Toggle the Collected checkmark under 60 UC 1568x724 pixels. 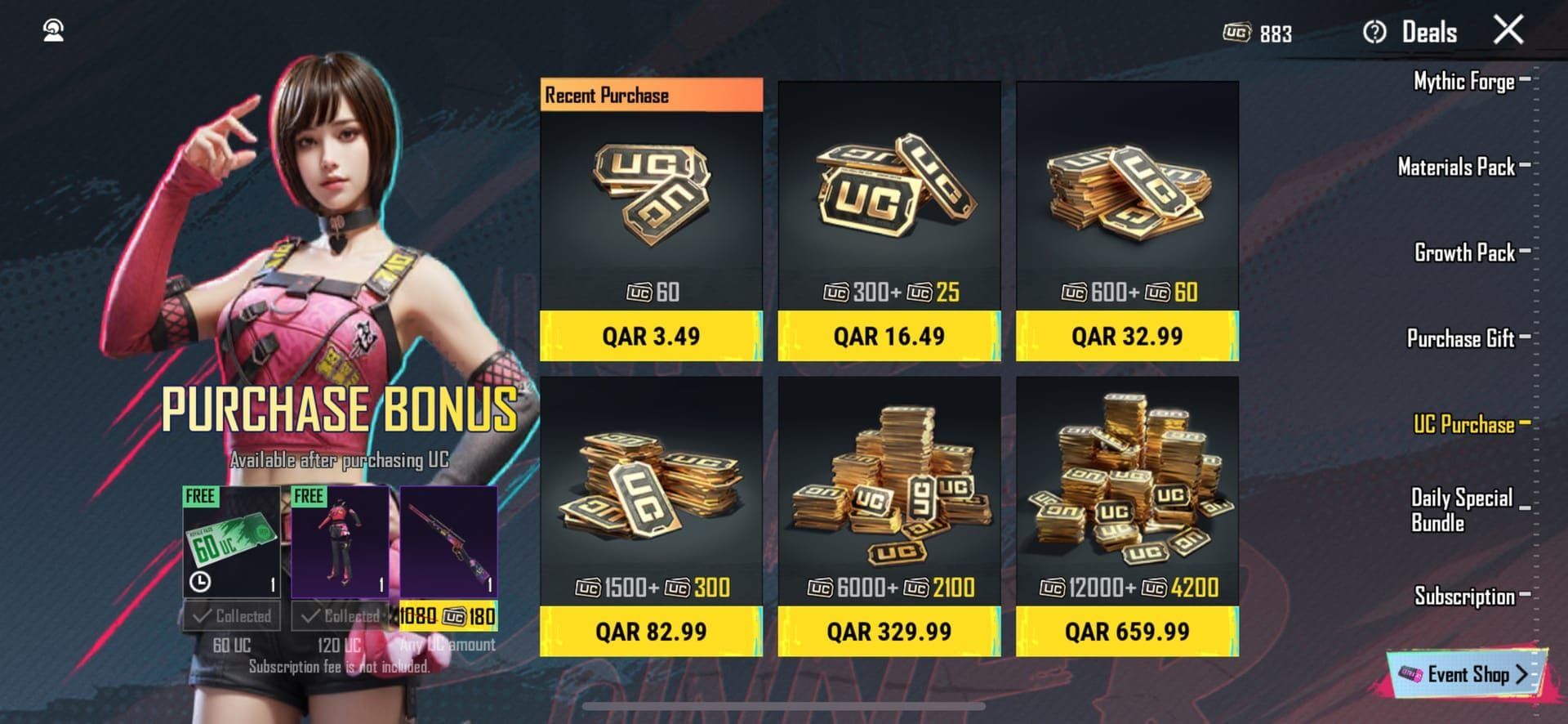pyautogui.click(x=233, y=616)
